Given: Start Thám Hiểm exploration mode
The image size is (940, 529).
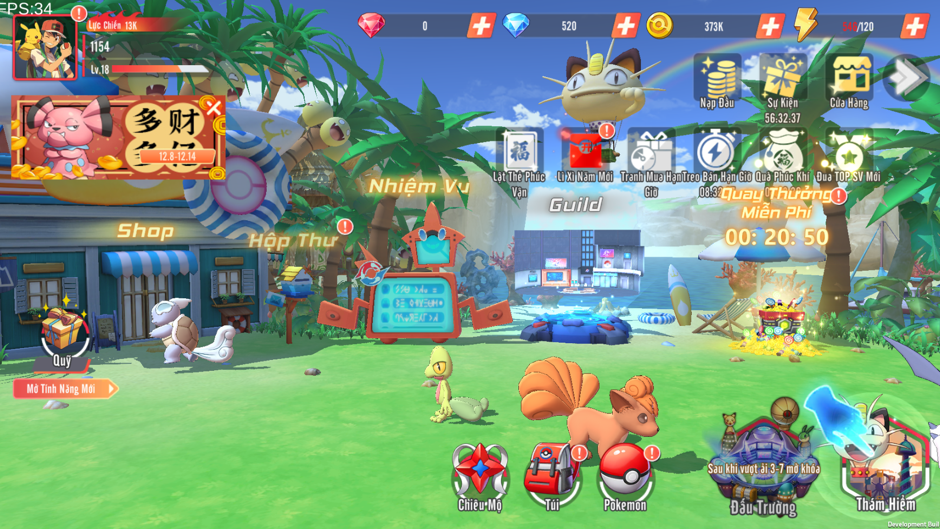Looking at the screenshot, I should pyautogui.click(x=885, y=470).
